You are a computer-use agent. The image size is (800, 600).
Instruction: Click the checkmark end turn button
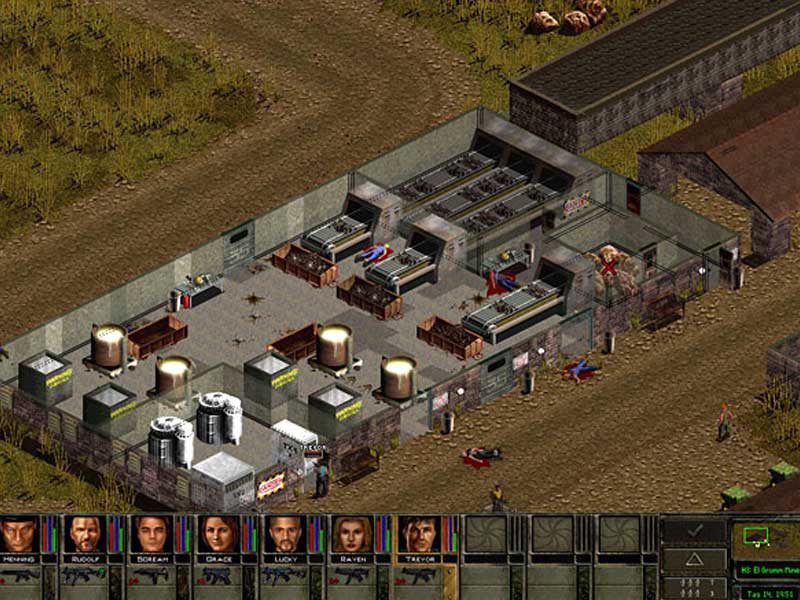pos(695,530)
